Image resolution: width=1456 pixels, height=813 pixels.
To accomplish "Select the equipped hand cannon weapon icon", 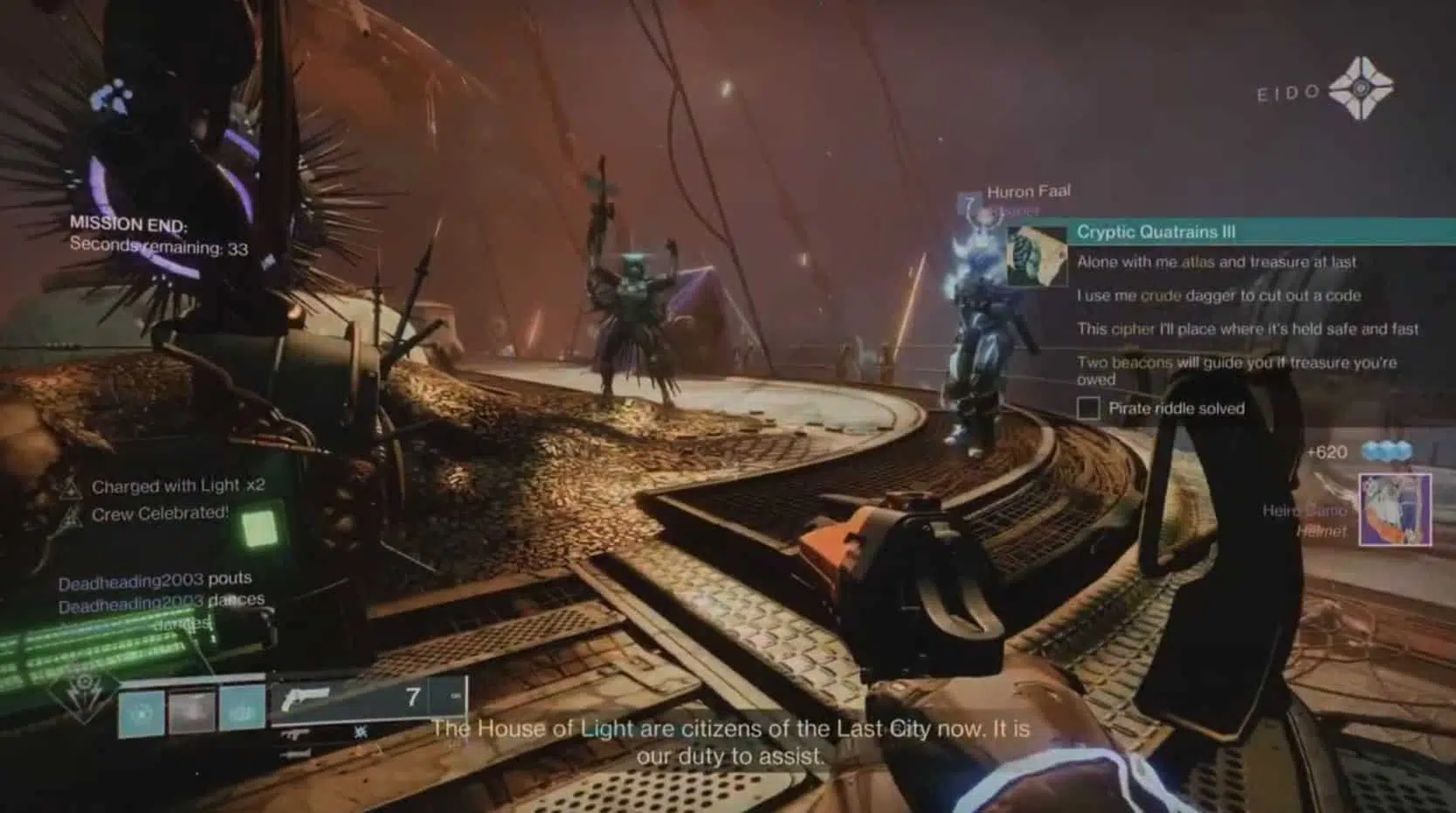I will coord(306,698).
